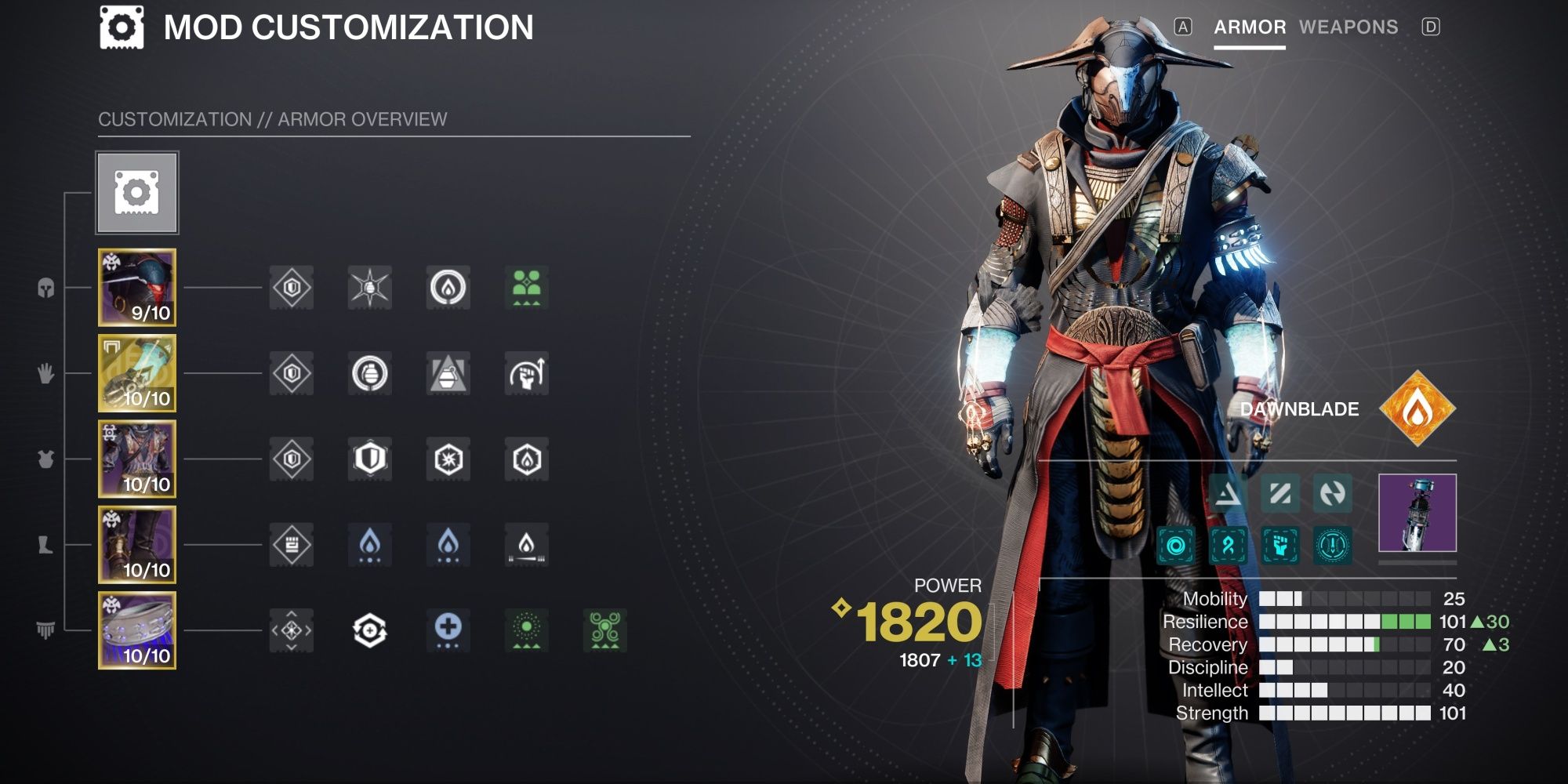The height and width of the screenshot is (784, 1568).
Task: Click the shield resist mod on the chest row
Action: click(368, 459)
